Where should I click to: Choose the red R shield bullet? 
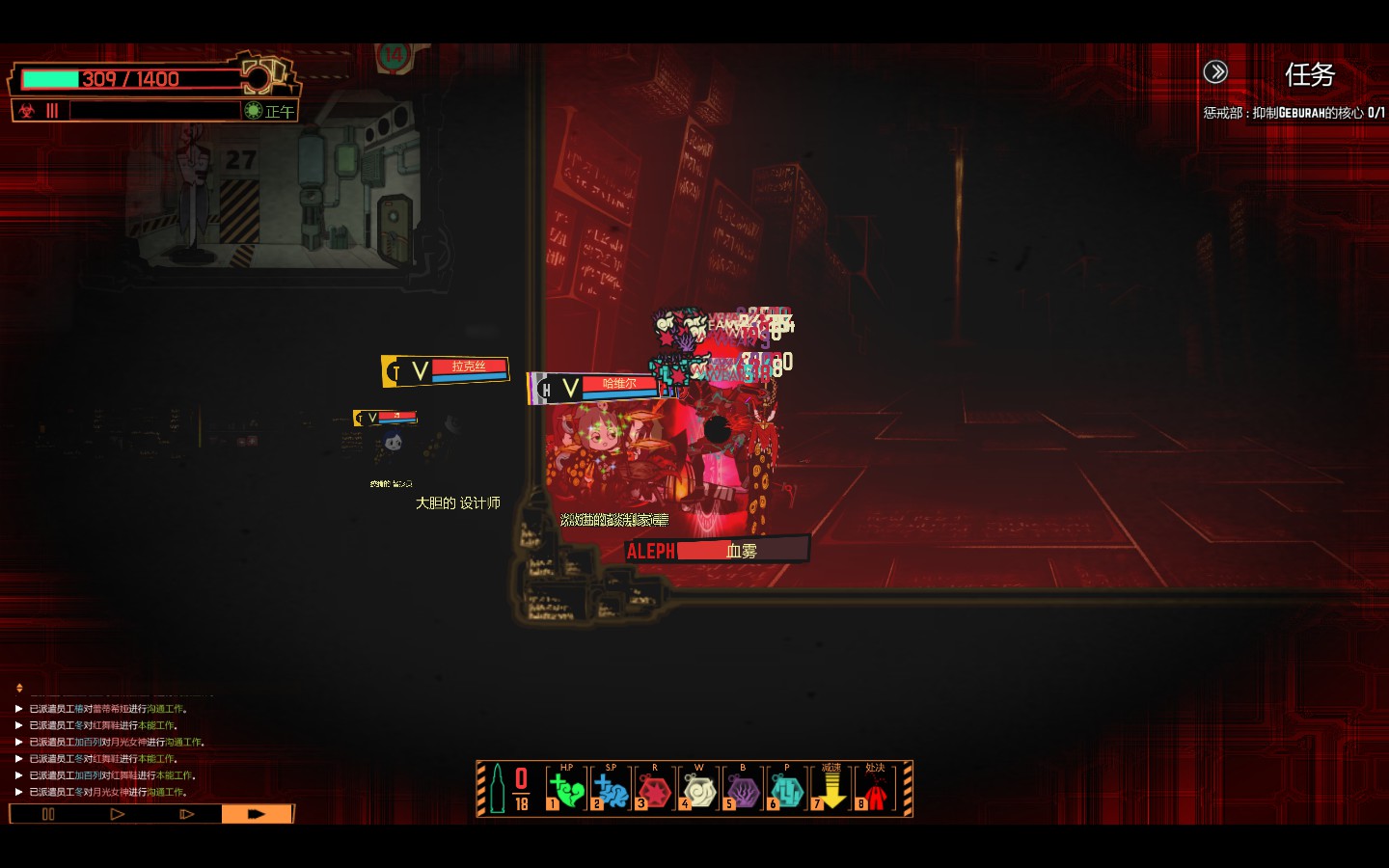click(655, 790)
